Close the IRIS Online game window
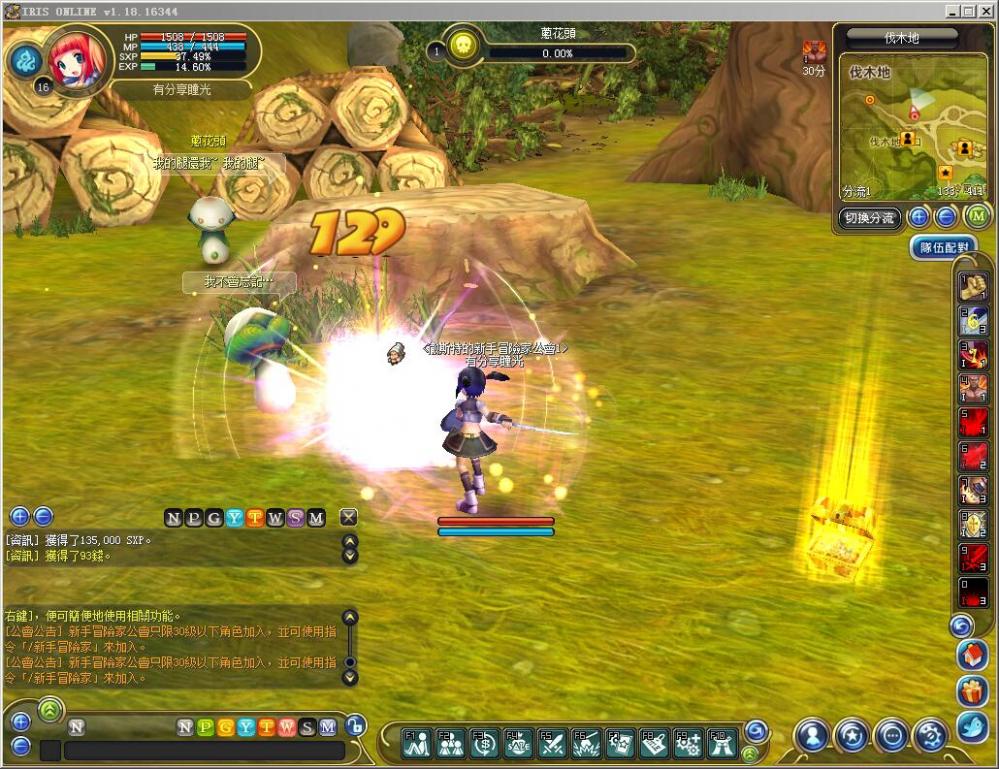The image size is (999, 769). pyautogui.click(x=984, y=11)
